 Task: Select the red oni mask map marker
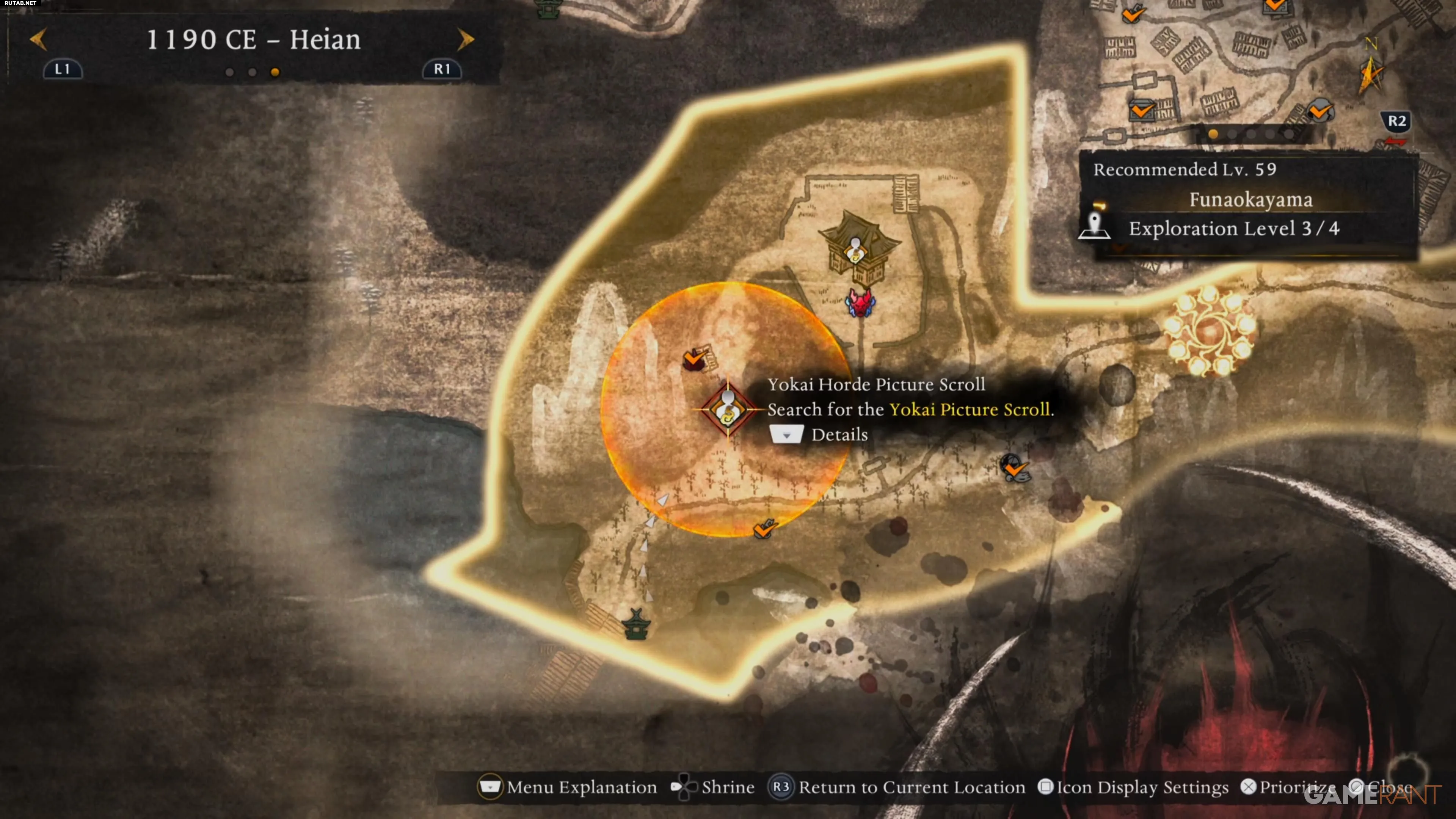click(x=860, y=303)
